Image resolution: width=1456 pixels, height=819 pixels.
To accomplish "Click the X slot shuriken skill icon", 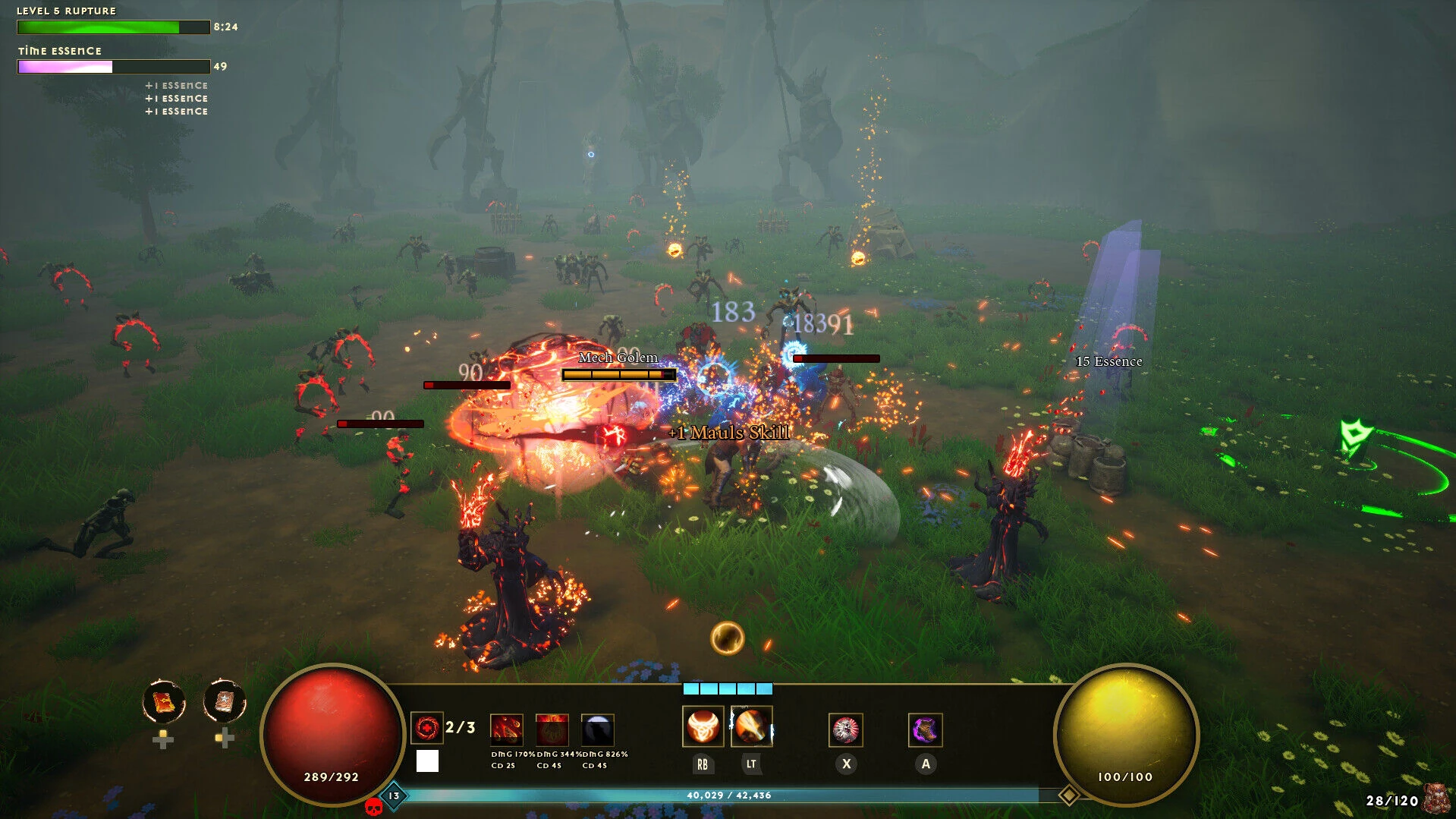I will pos(845,729).
